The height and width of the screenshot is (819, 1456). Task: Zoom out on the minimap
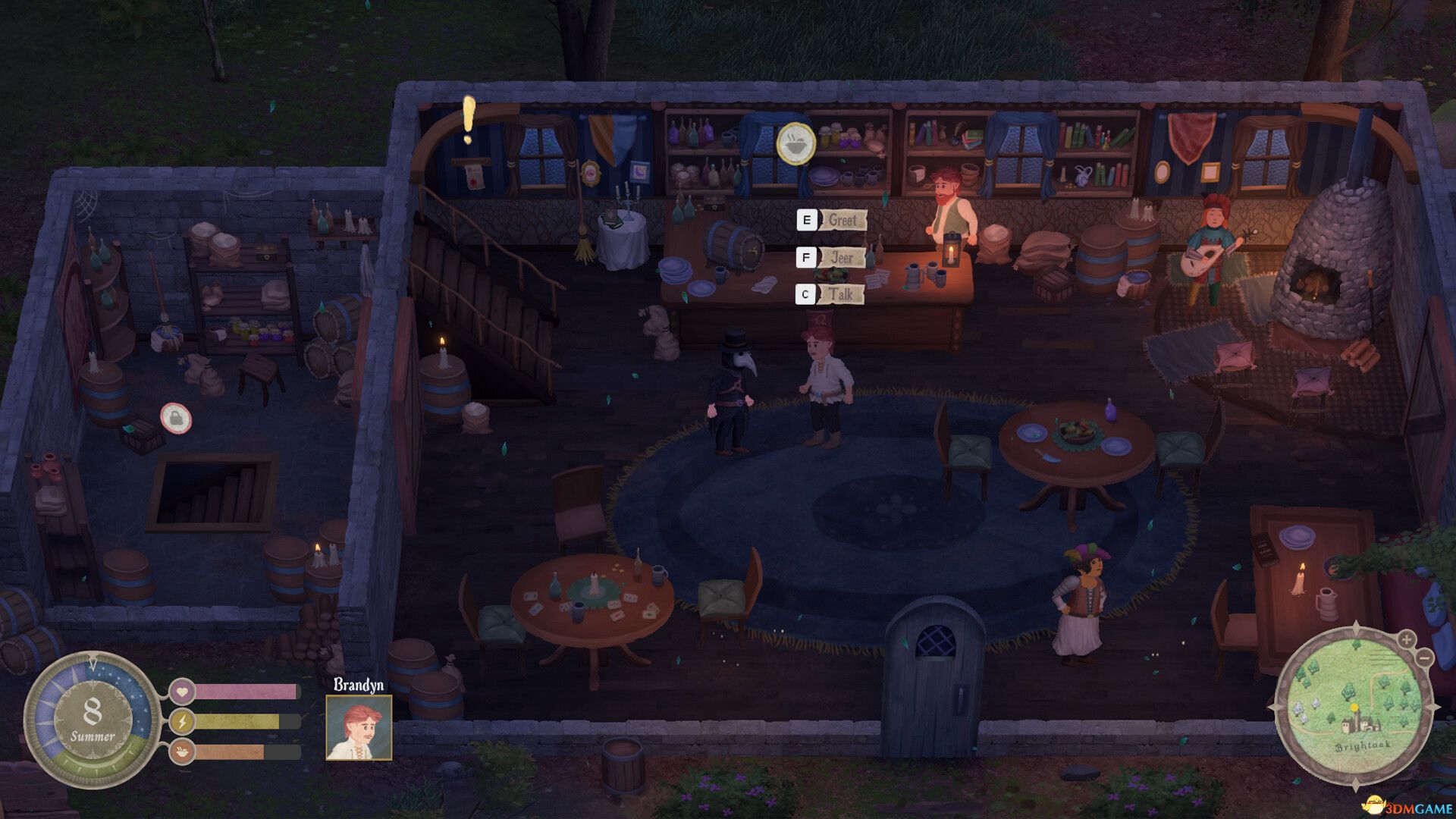1425,657
